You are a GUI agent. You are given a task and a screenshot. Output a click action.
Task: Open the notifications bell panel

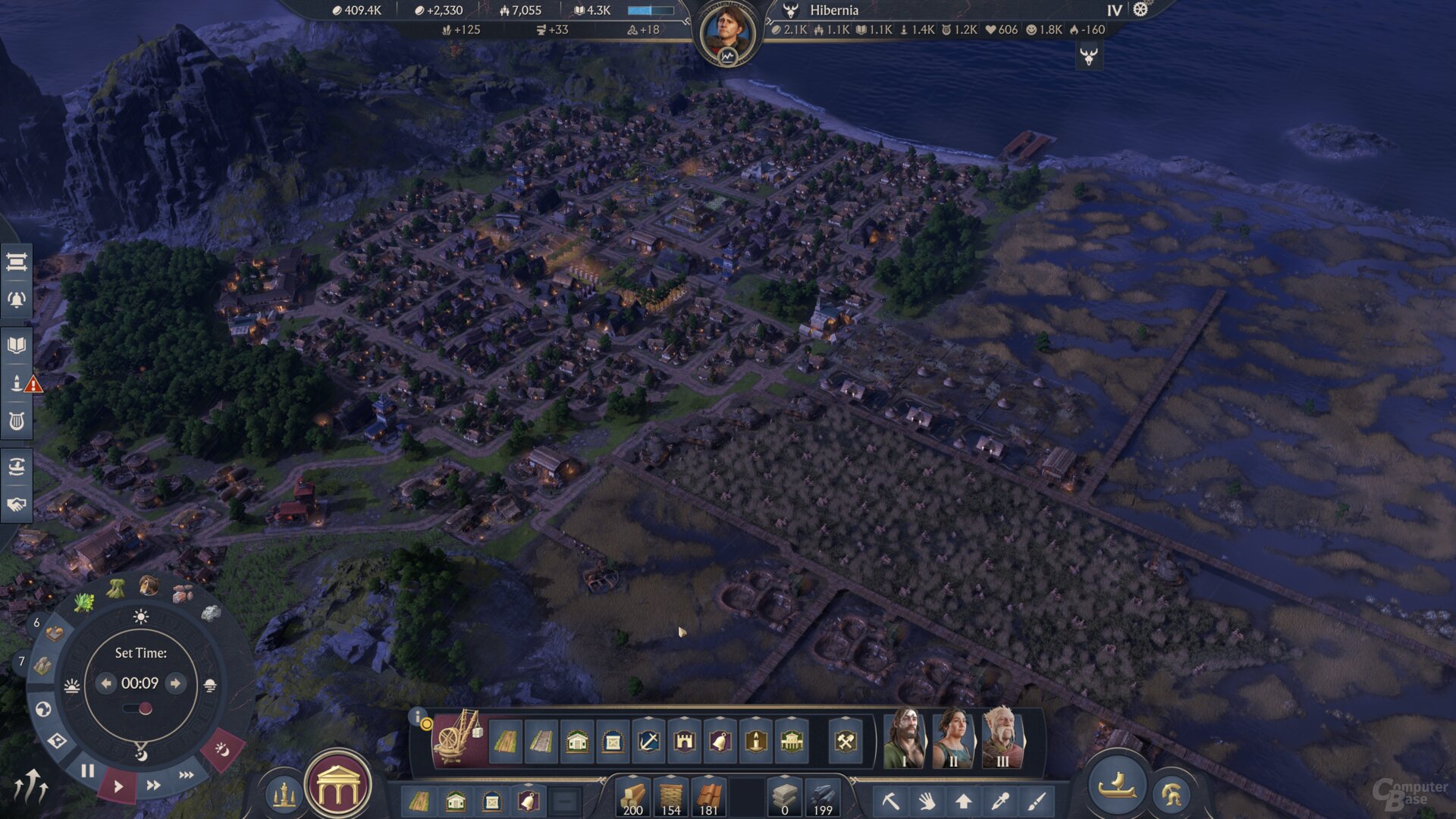pos(17,300)
